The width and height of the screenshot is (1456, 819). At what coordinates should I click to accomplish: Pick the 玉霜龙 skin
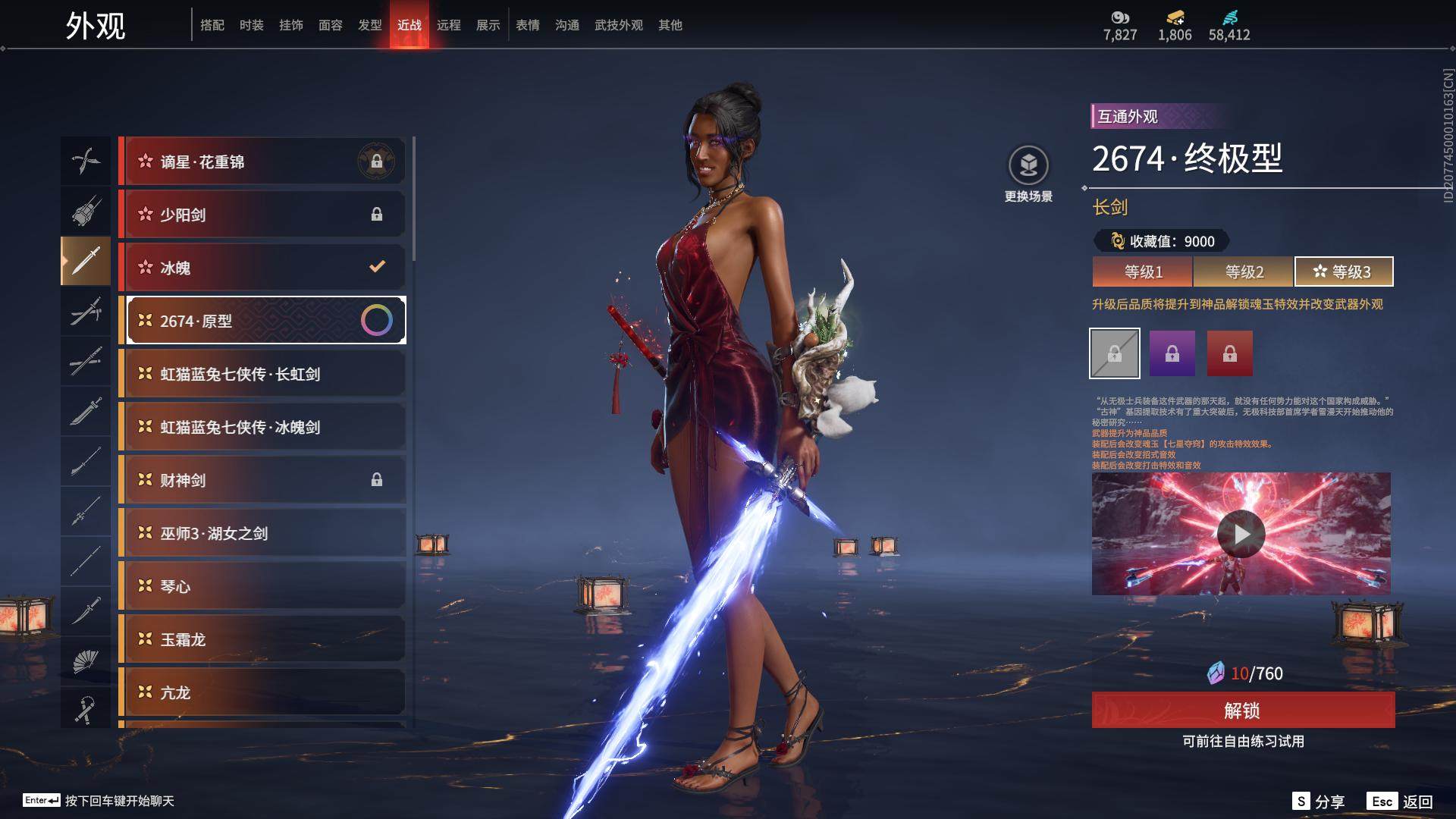coord(262,639)
